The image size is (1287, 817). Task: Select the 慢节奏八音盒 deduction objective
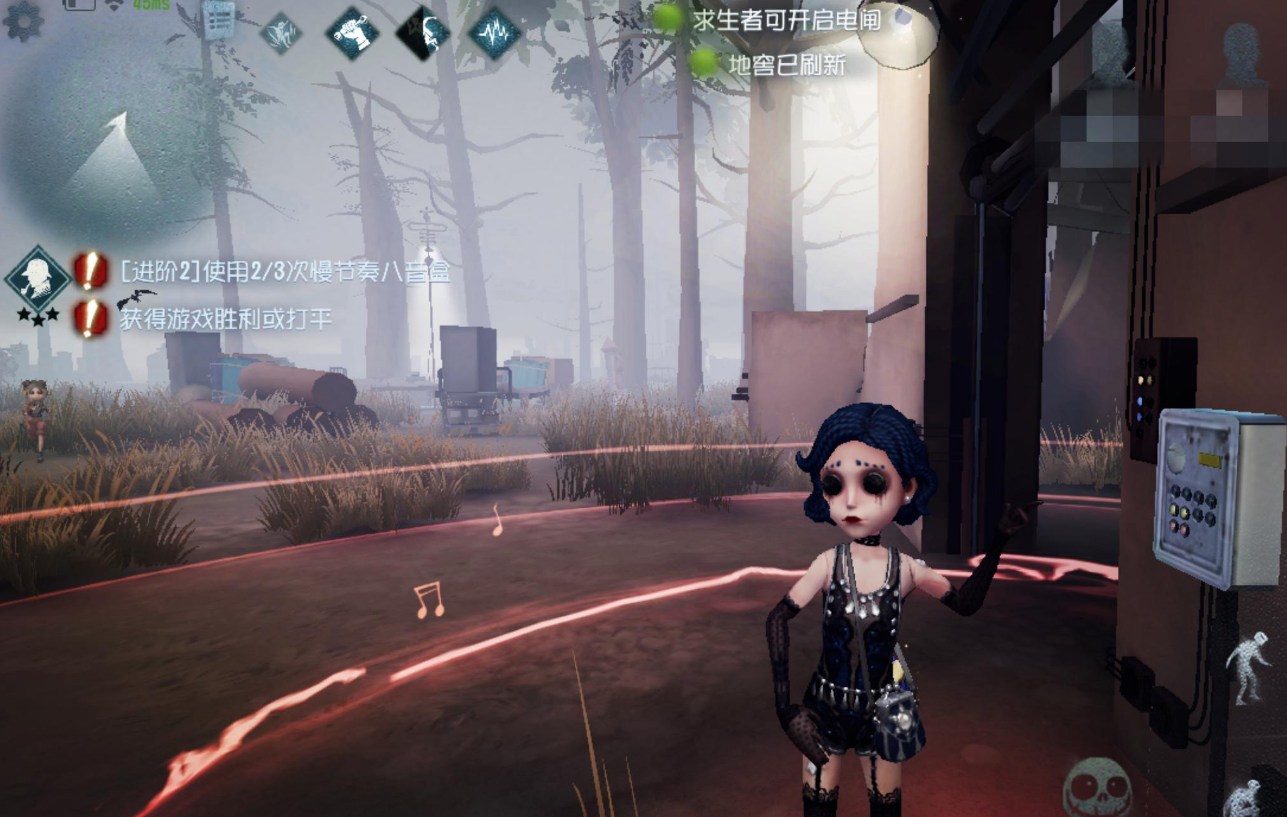(x=284, y=270)
